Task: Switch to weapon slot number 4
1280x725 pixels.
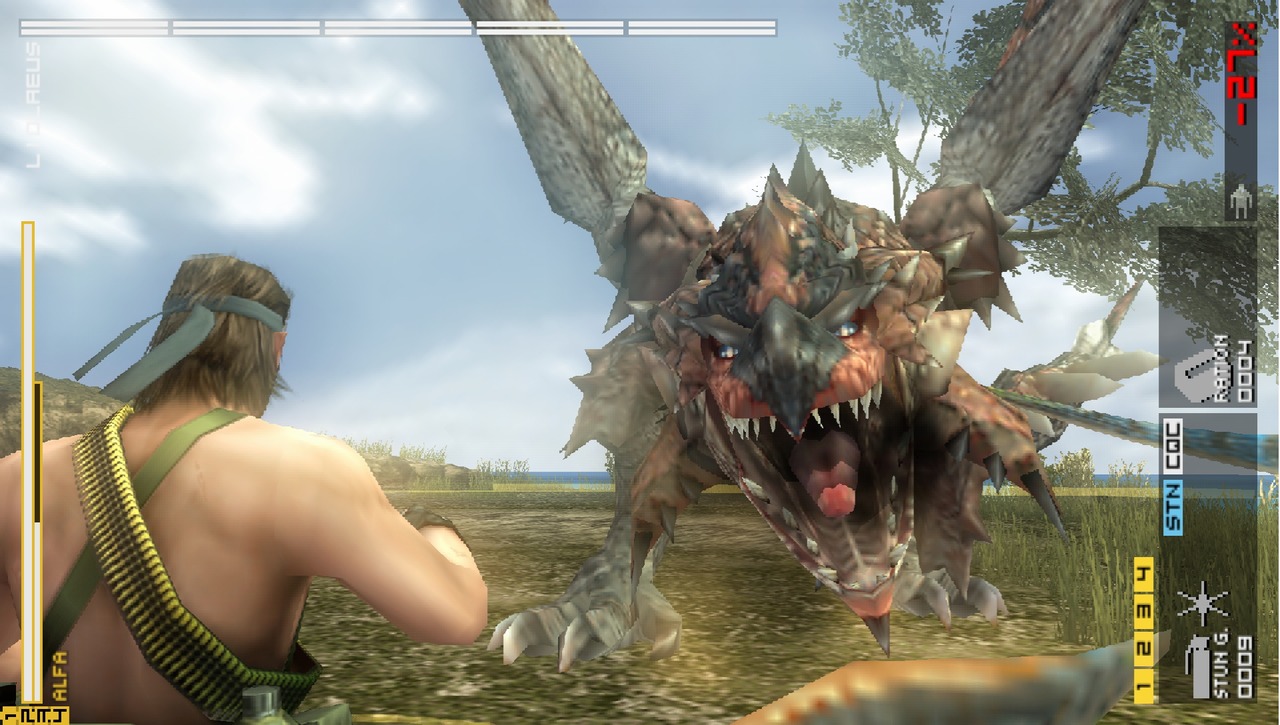Action: [1143, 575]
